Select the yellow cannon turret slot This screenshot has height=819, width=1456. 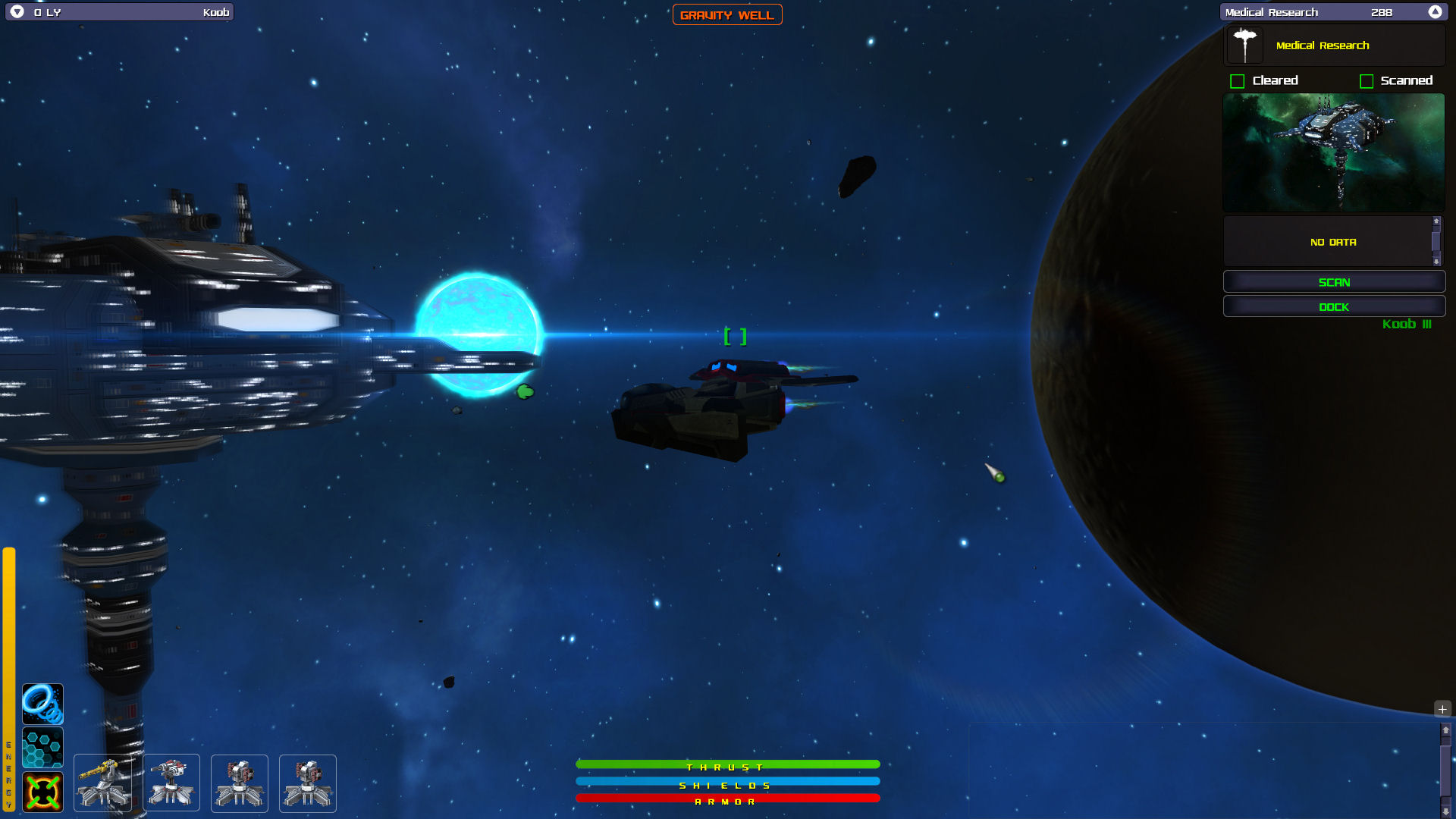pyautogui.click(x=102, y=783)
